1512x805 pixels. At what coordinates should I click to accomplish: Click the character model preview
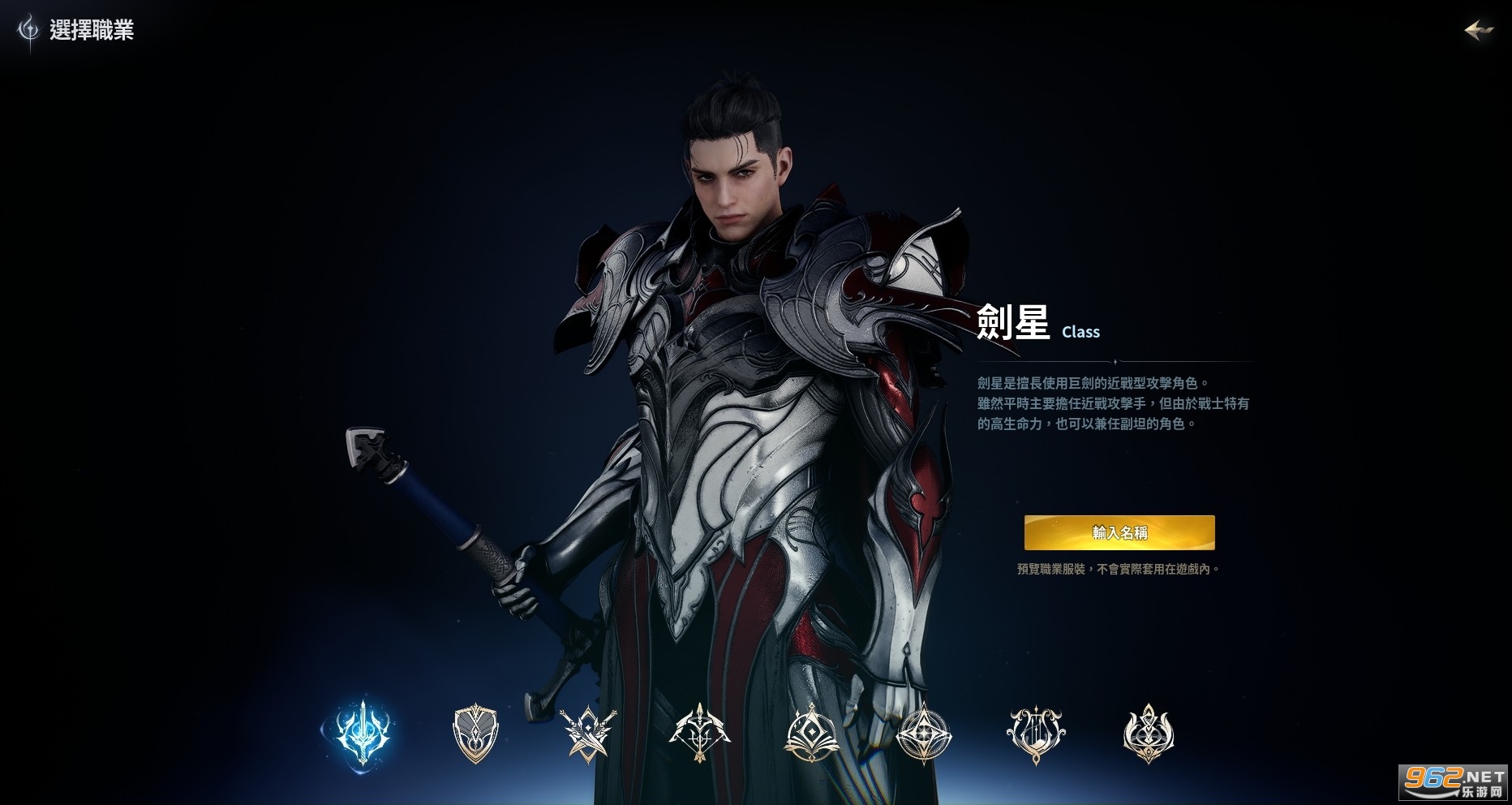pos(730,365)
